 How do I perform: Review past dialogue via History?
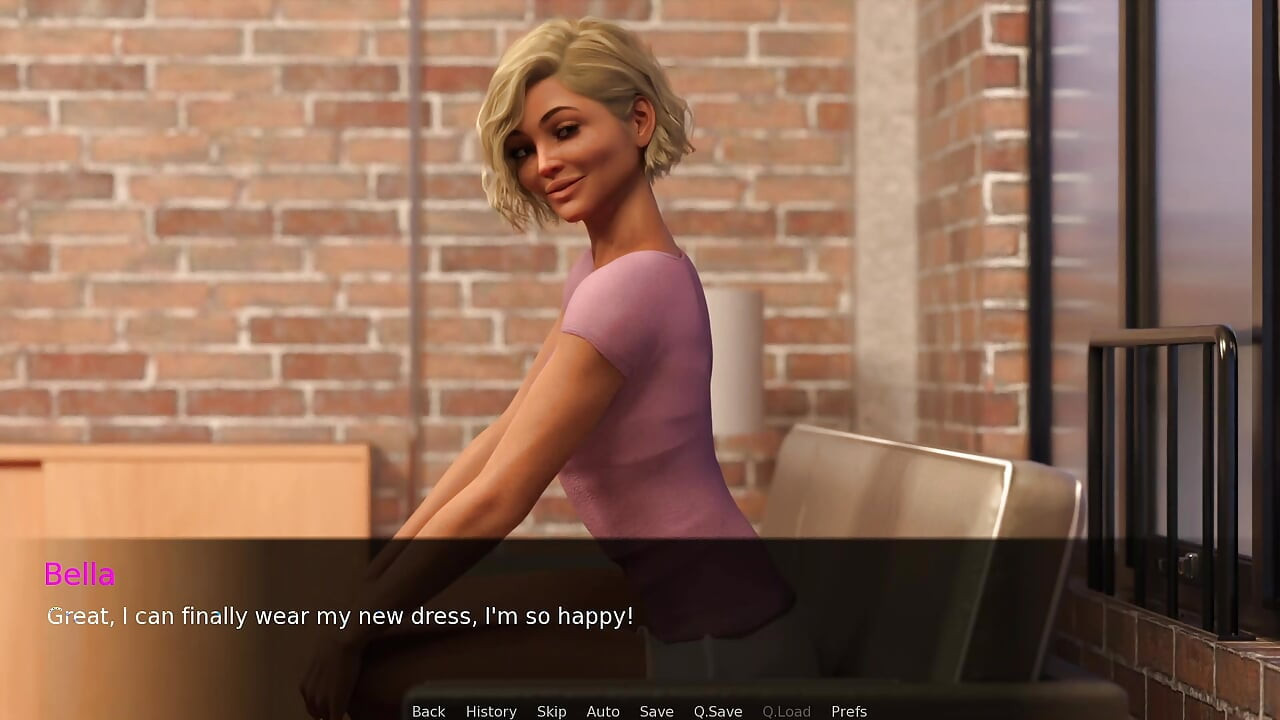tap(491, 711)
